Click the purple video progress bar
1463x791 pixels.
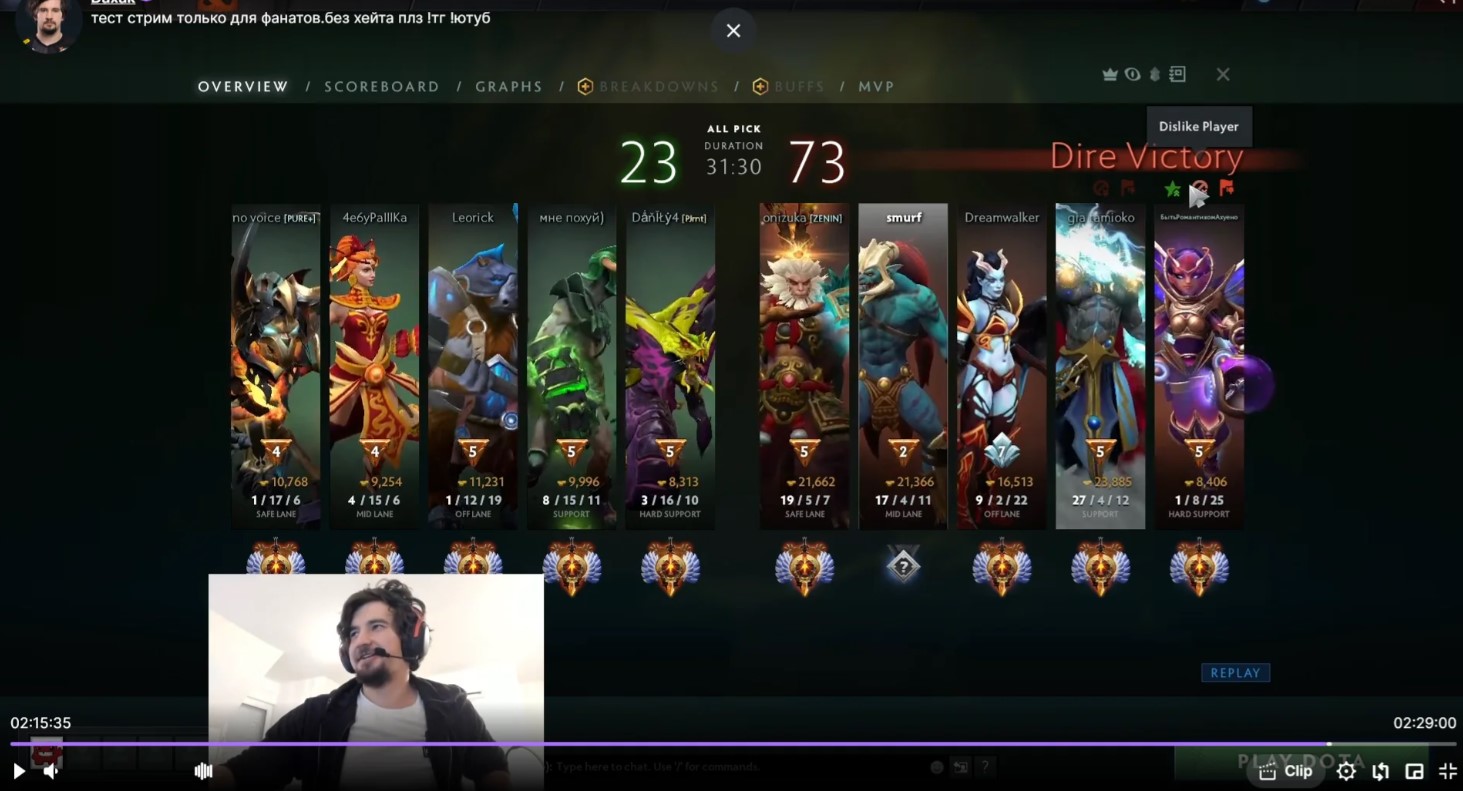(x=700, y=744)
